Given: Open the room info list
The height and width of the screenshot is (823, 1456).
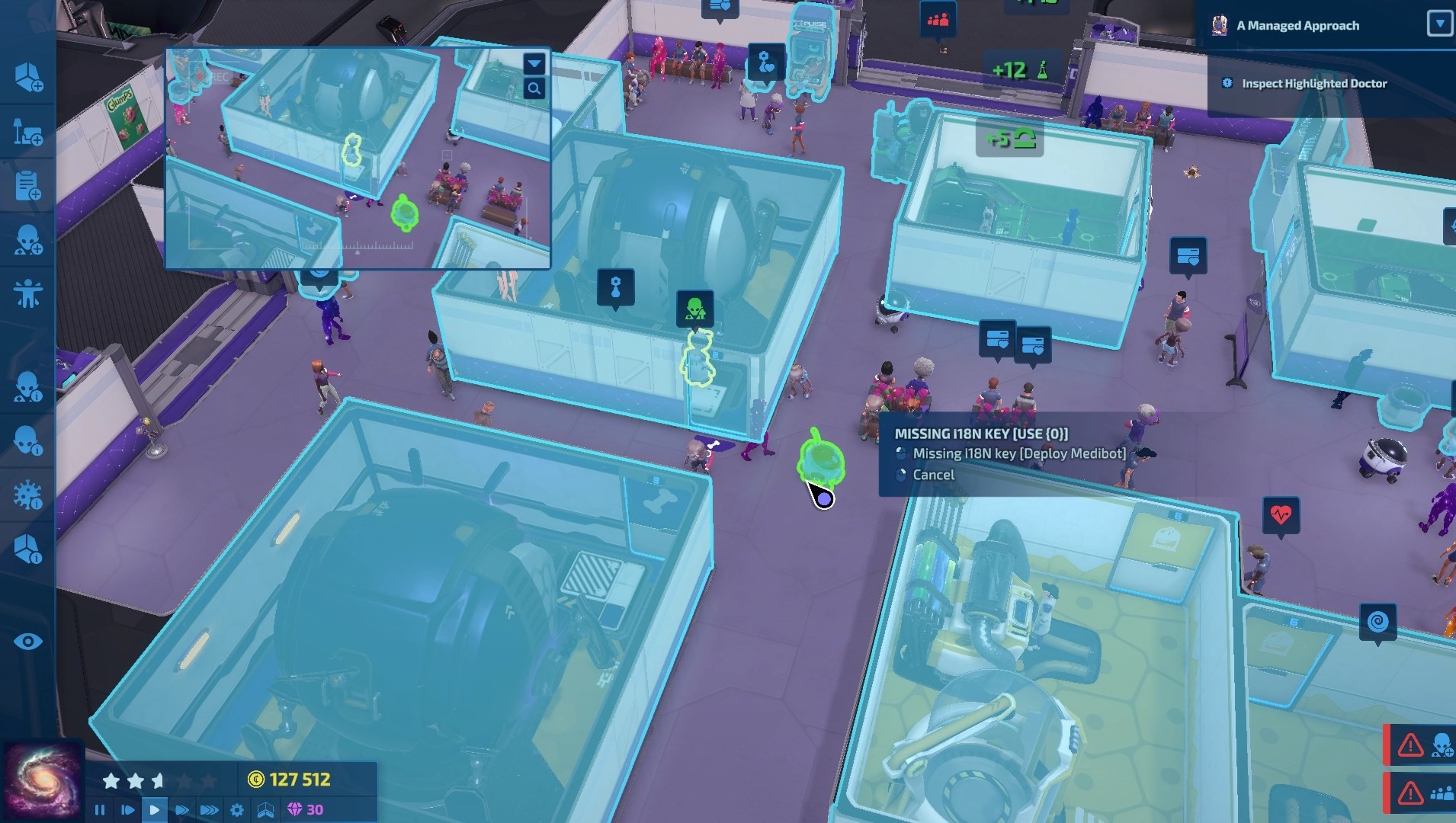Looking at the screenshot, I should pos(28,549).
